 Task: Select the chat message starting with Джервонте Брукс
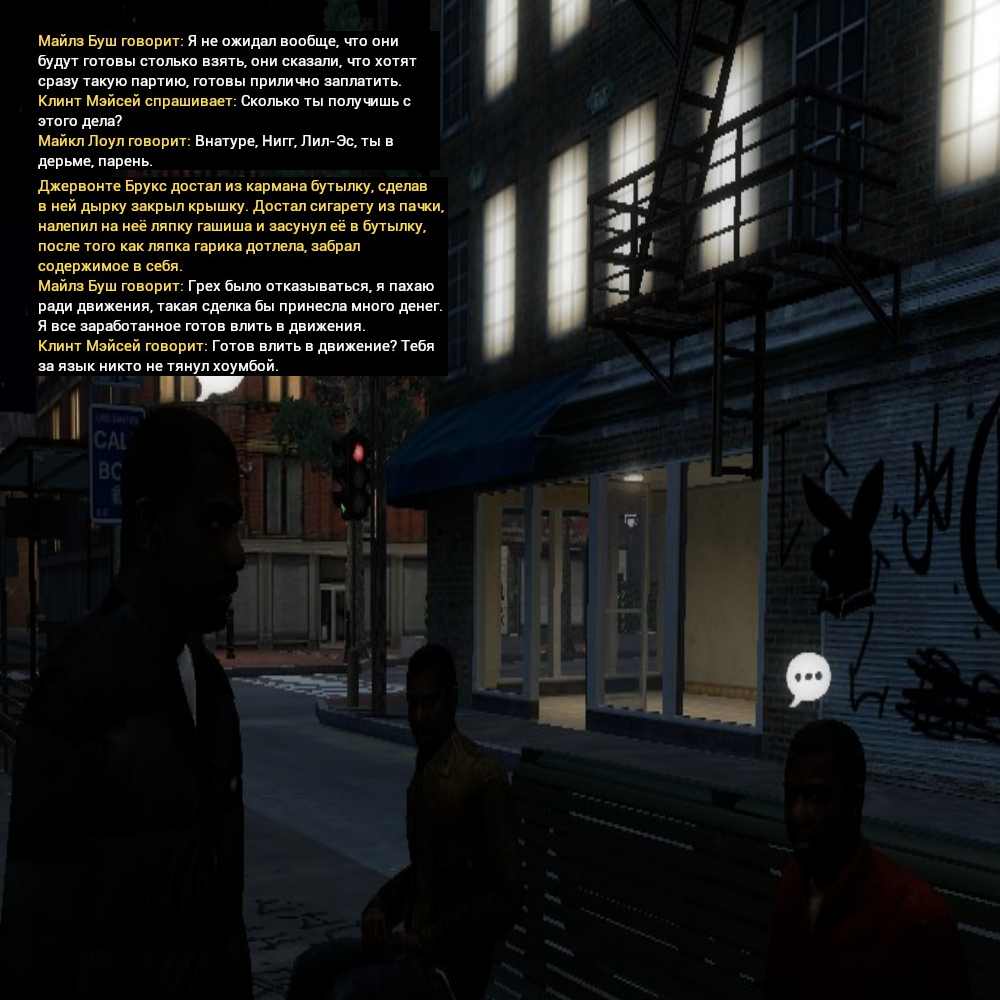coord(240,227)
